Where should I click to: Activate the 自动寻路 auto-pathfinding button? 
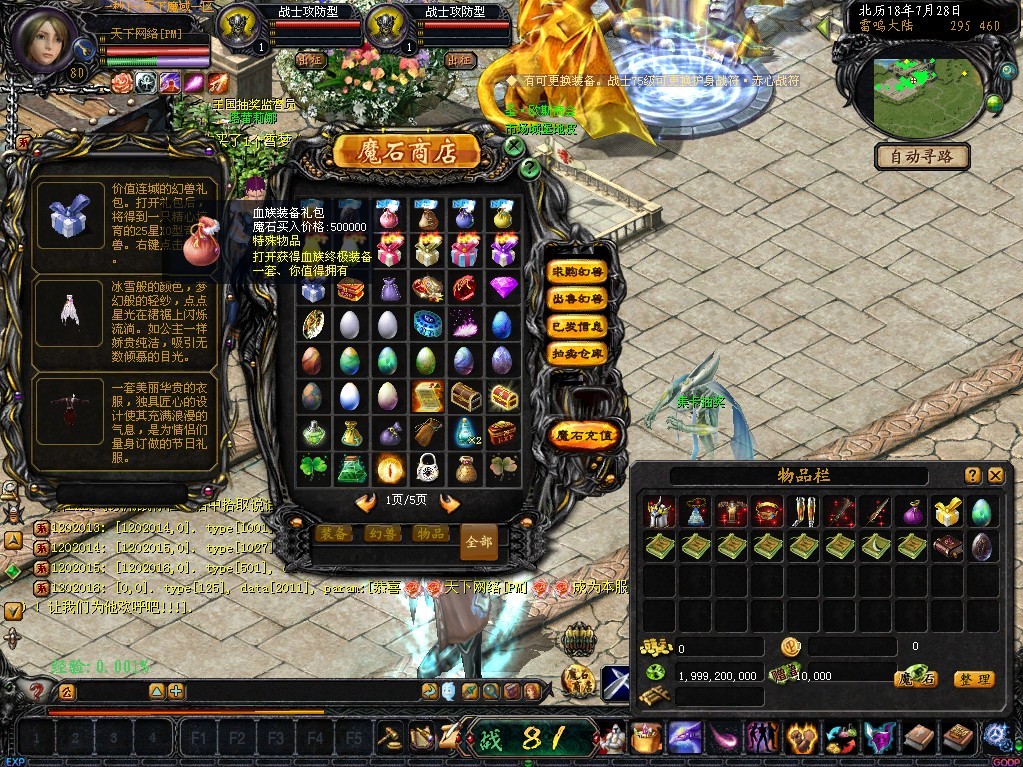pyautogui.click(x=922, y=157)
